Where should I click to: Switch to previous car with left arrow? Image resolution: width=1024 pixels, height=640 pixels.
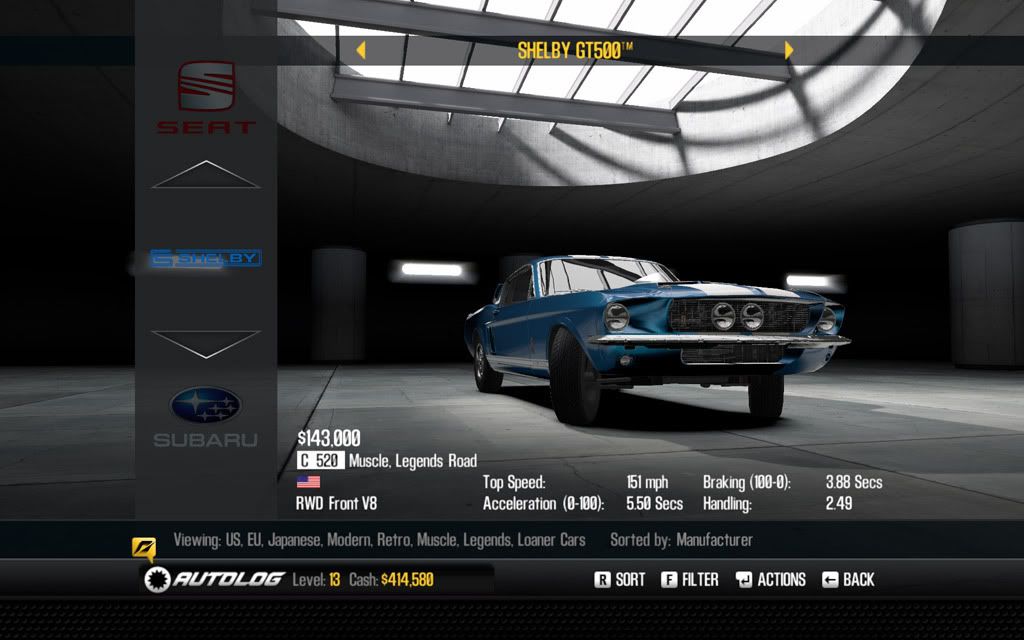pyautogui.click(x=361, y=50)
